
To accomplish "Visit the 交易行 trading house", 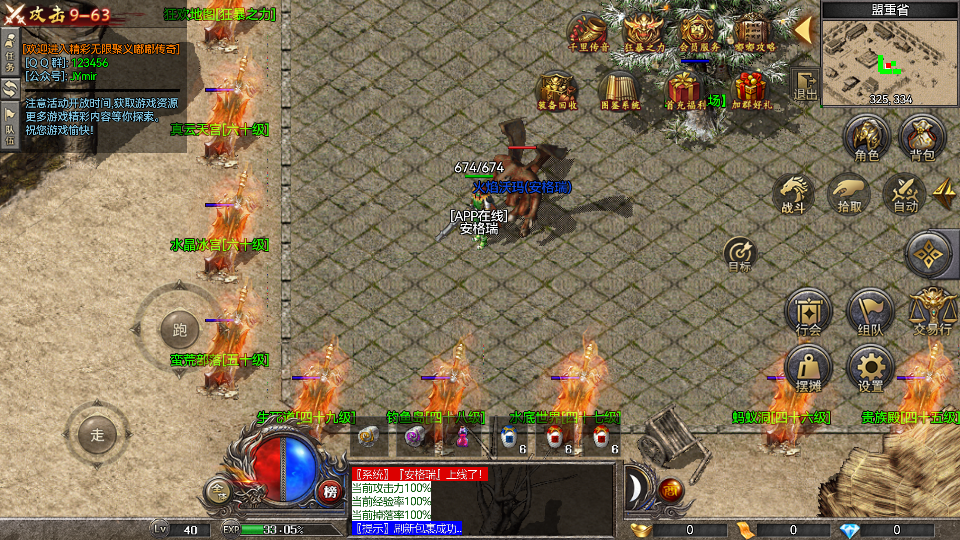I will pyautogui.click(x=932, y=311).
